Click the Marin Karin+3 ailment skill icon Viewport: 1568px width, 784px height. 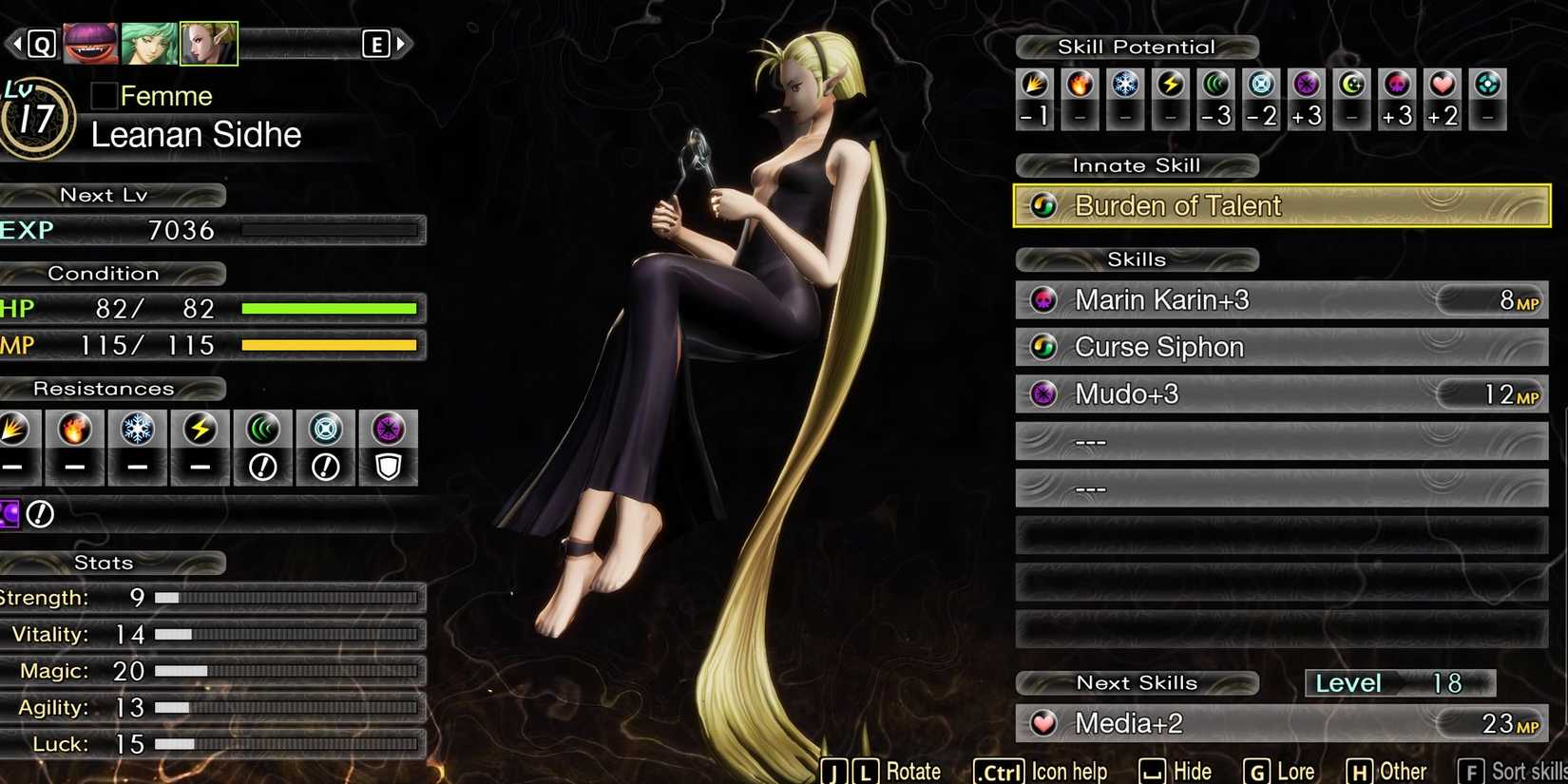1043,299
